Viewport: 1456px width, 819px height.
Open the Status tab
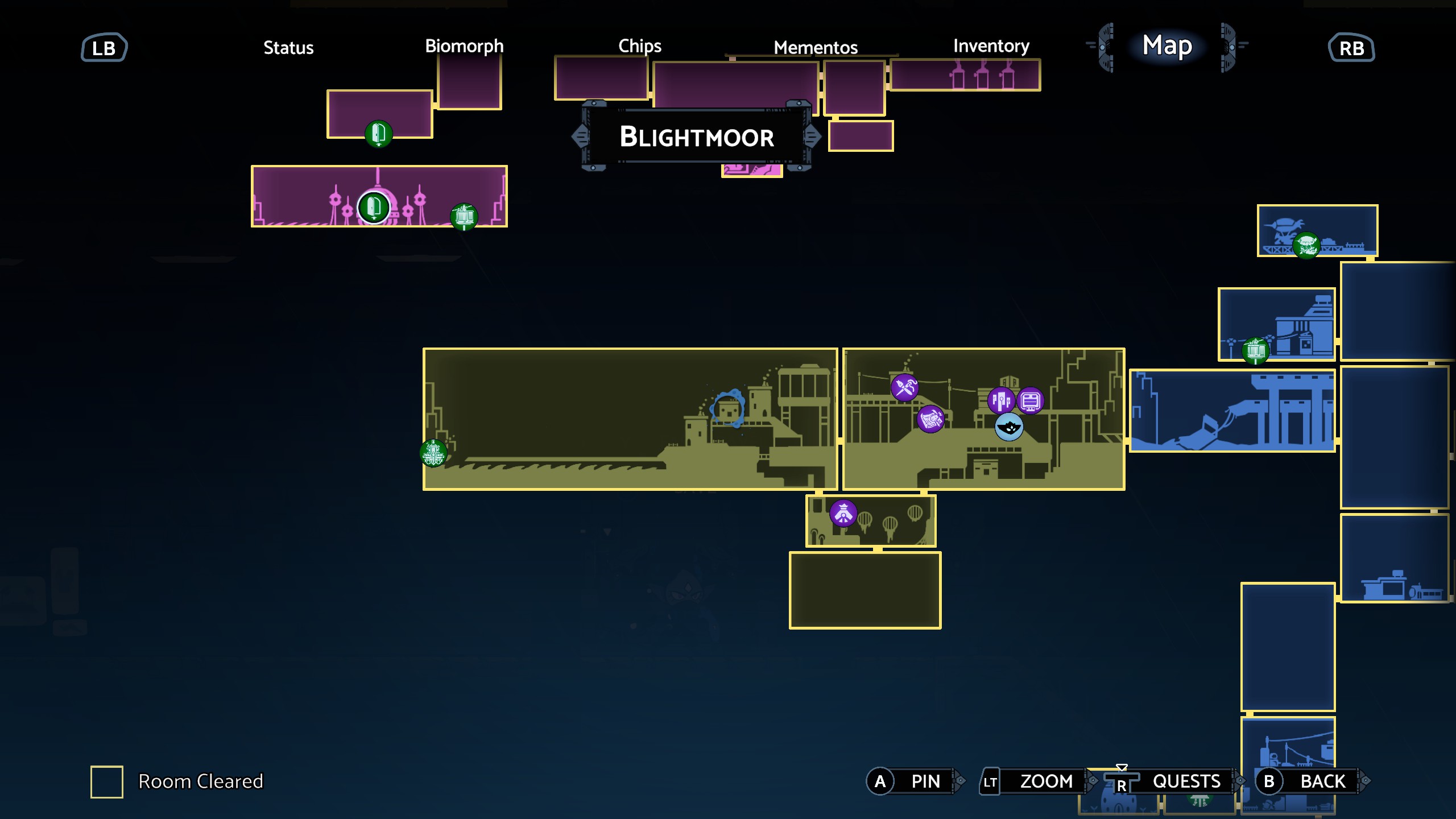(x=288, y=48)
